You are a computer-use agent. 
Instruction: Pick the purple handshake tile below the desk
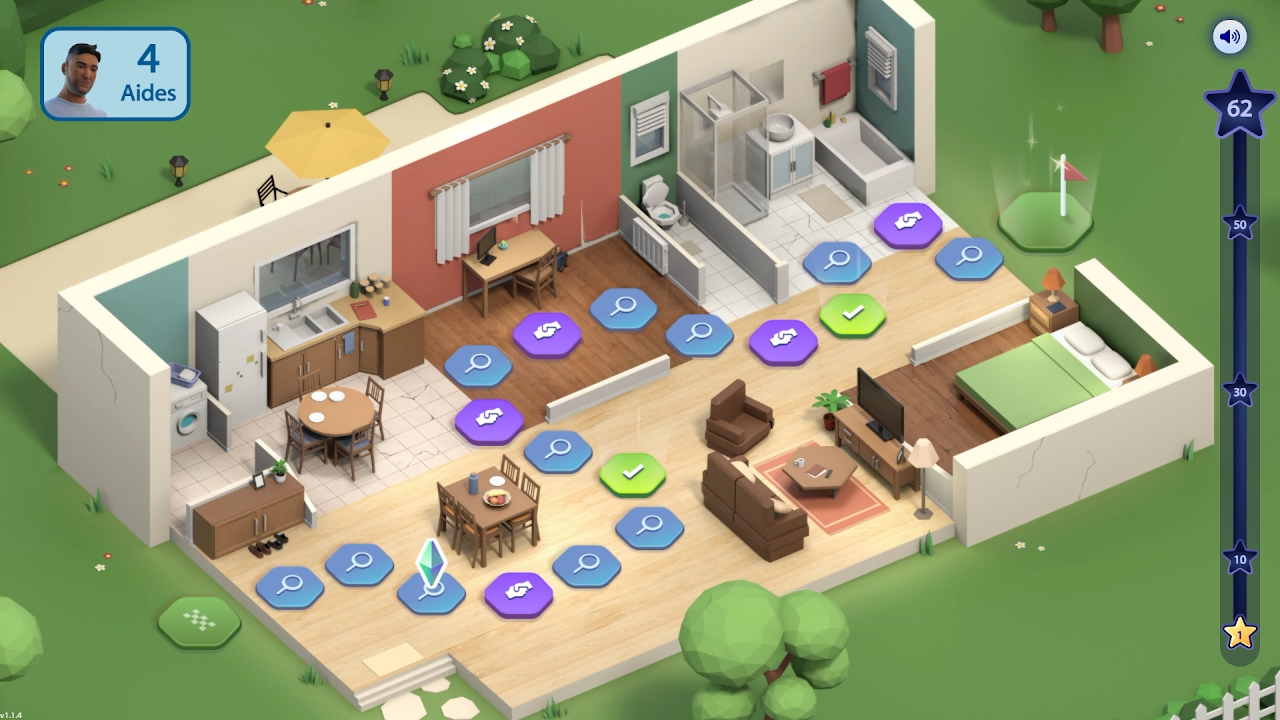(547, 332)
